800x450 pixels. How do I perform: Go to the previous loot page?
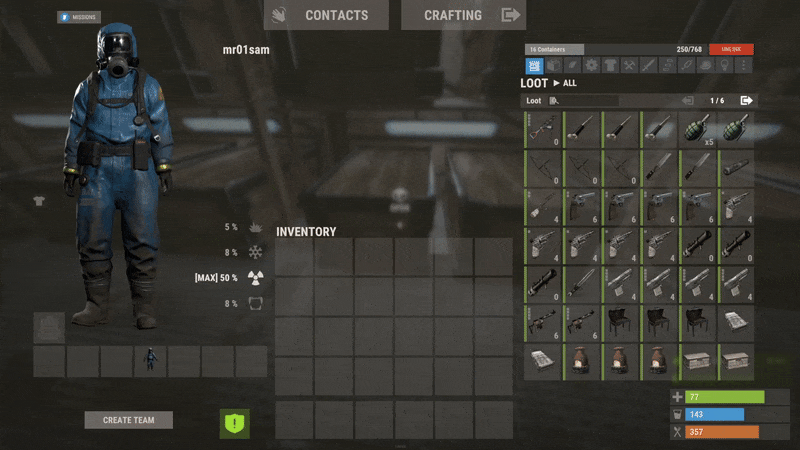[687, 101]
